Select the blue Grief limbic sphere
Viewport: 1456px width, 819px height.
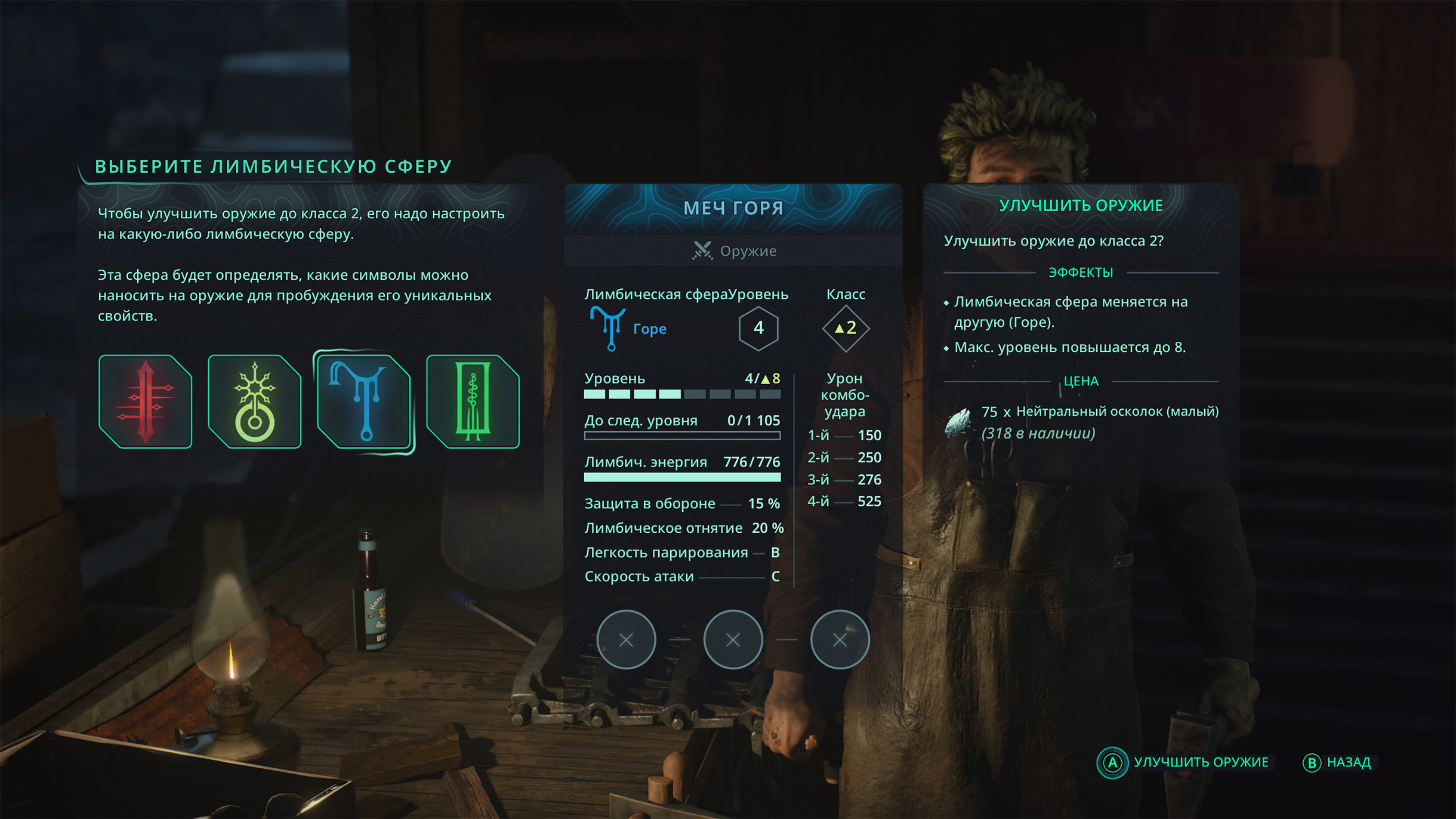364,401
